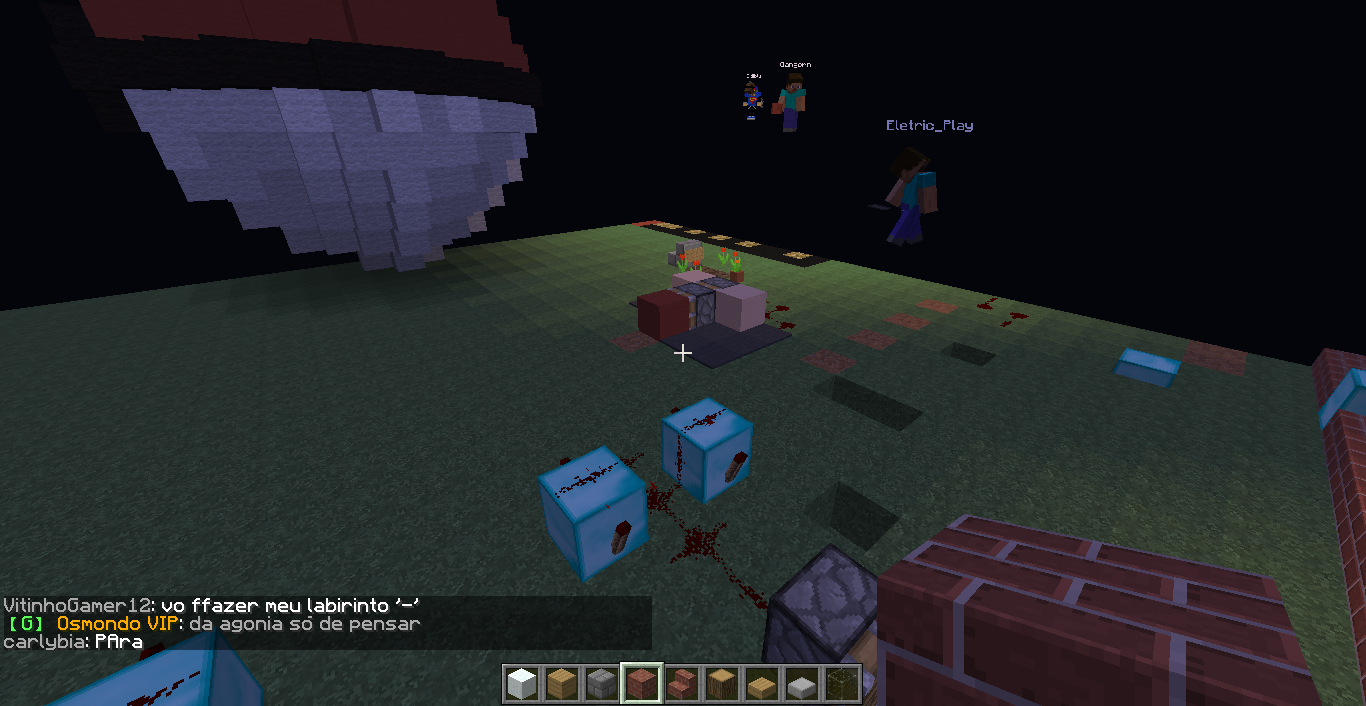Pick the glass block hotbar slot

[x=841, y=684]
